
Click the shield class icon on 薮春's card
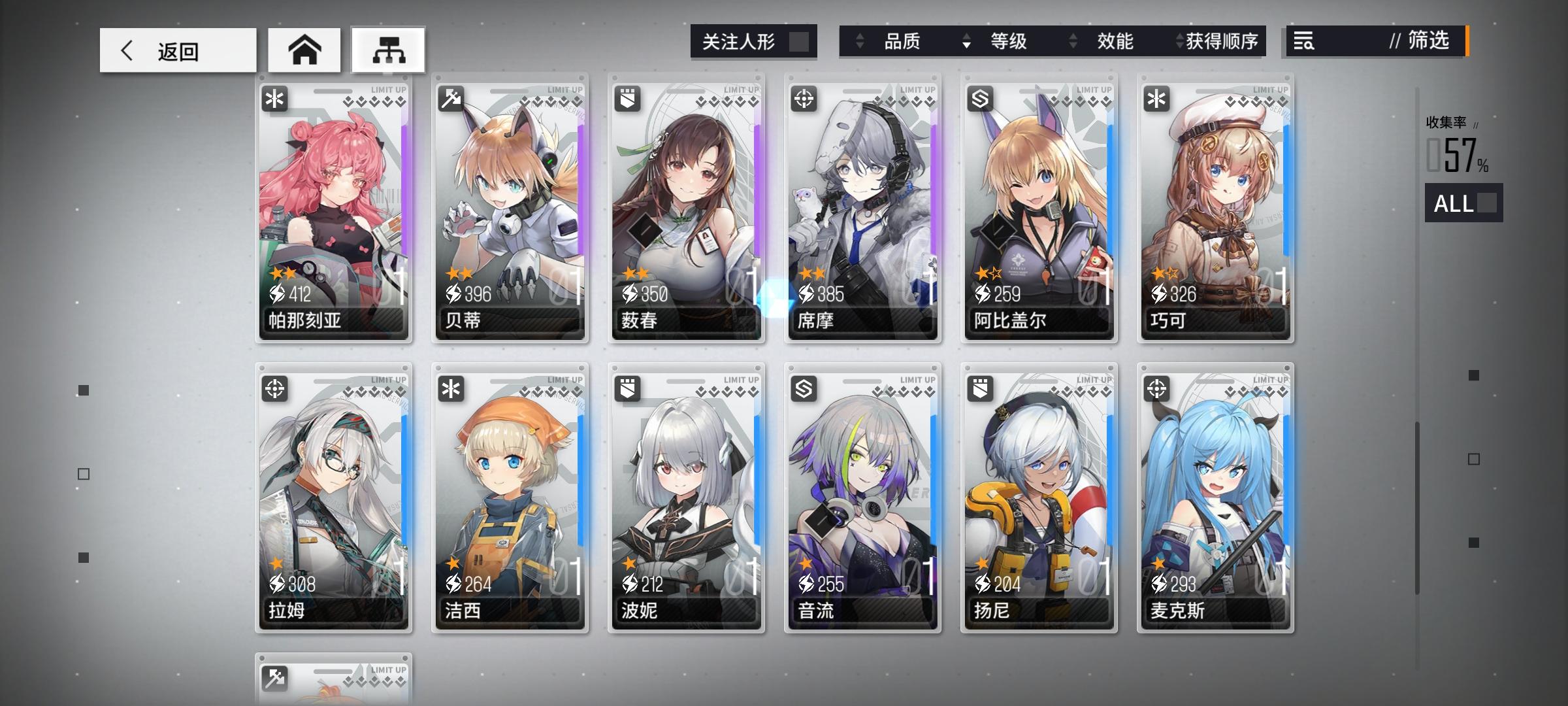628,99
